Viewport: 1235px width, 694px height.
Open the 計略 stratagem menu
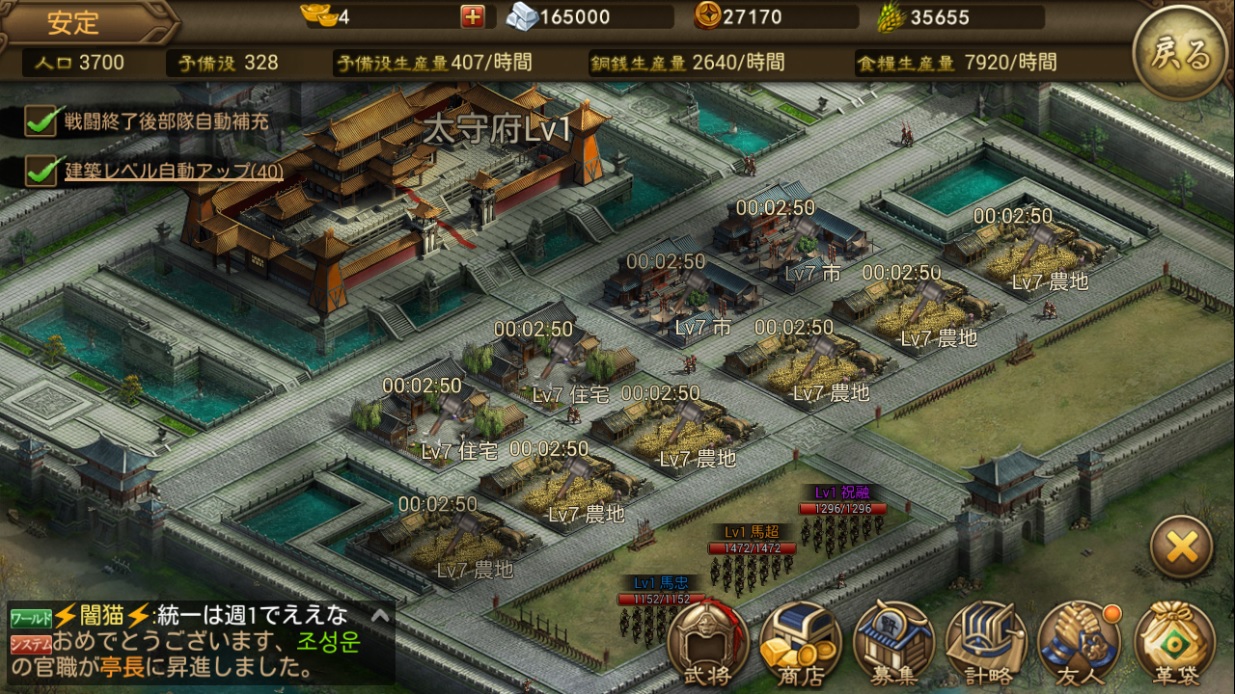[986, 643]
